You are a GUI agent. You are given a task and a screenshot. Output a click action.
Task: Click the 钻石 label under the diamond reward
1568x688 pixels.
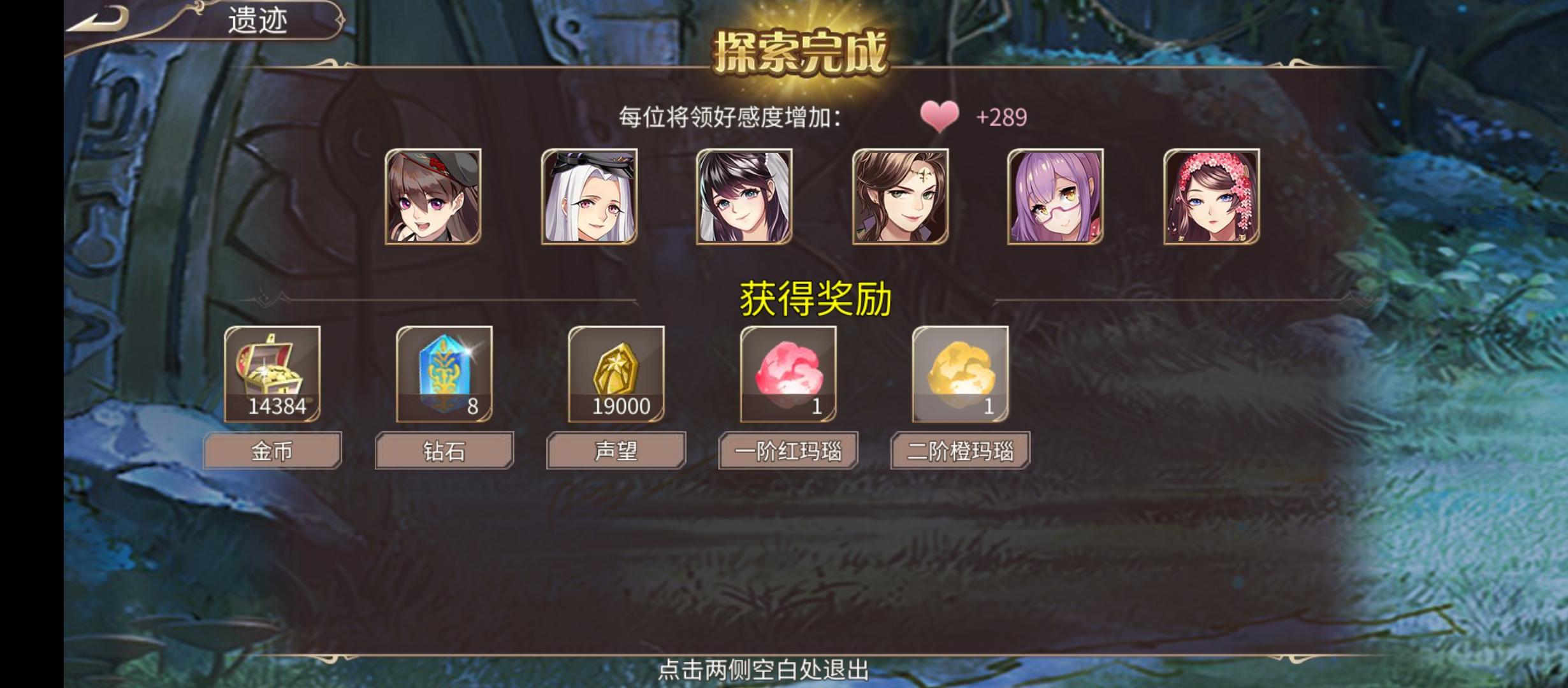coord(444,450)
